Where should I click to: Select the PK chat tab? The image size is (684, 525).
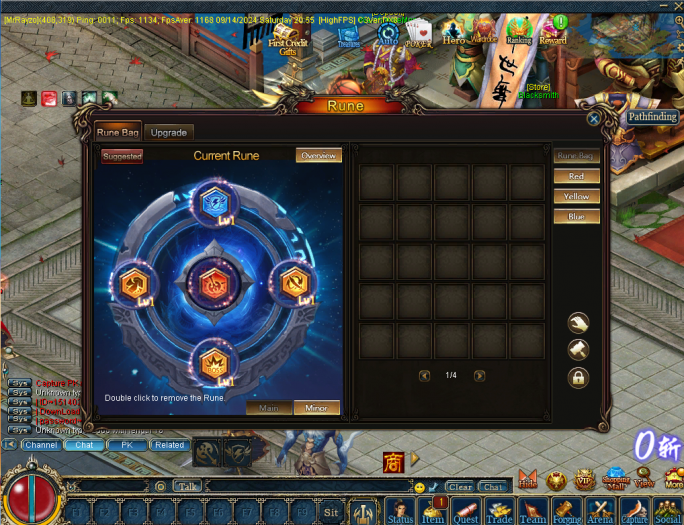click(127, 445)
